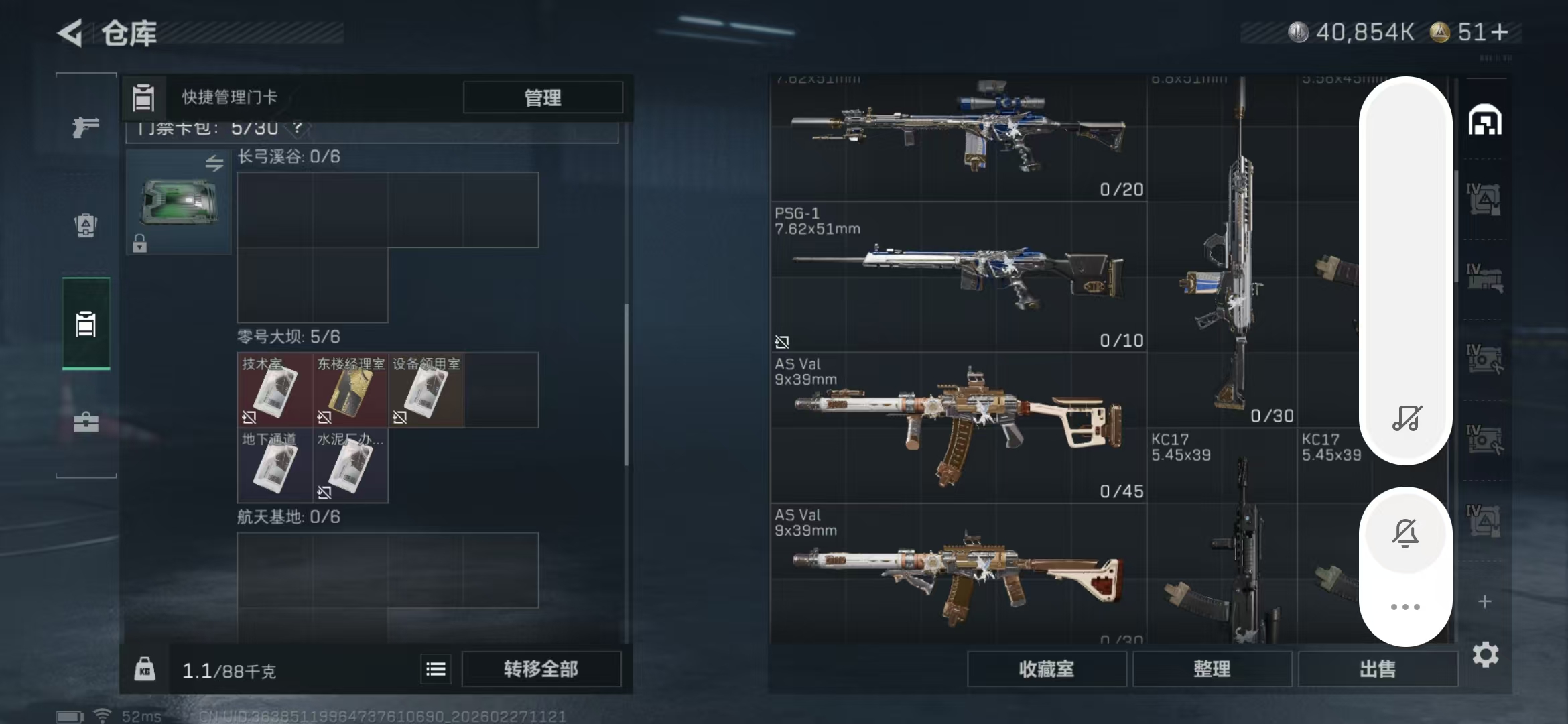Toggle the list view icon
The height and width of the screenshot is (724, 1568).
click(436, 669)
